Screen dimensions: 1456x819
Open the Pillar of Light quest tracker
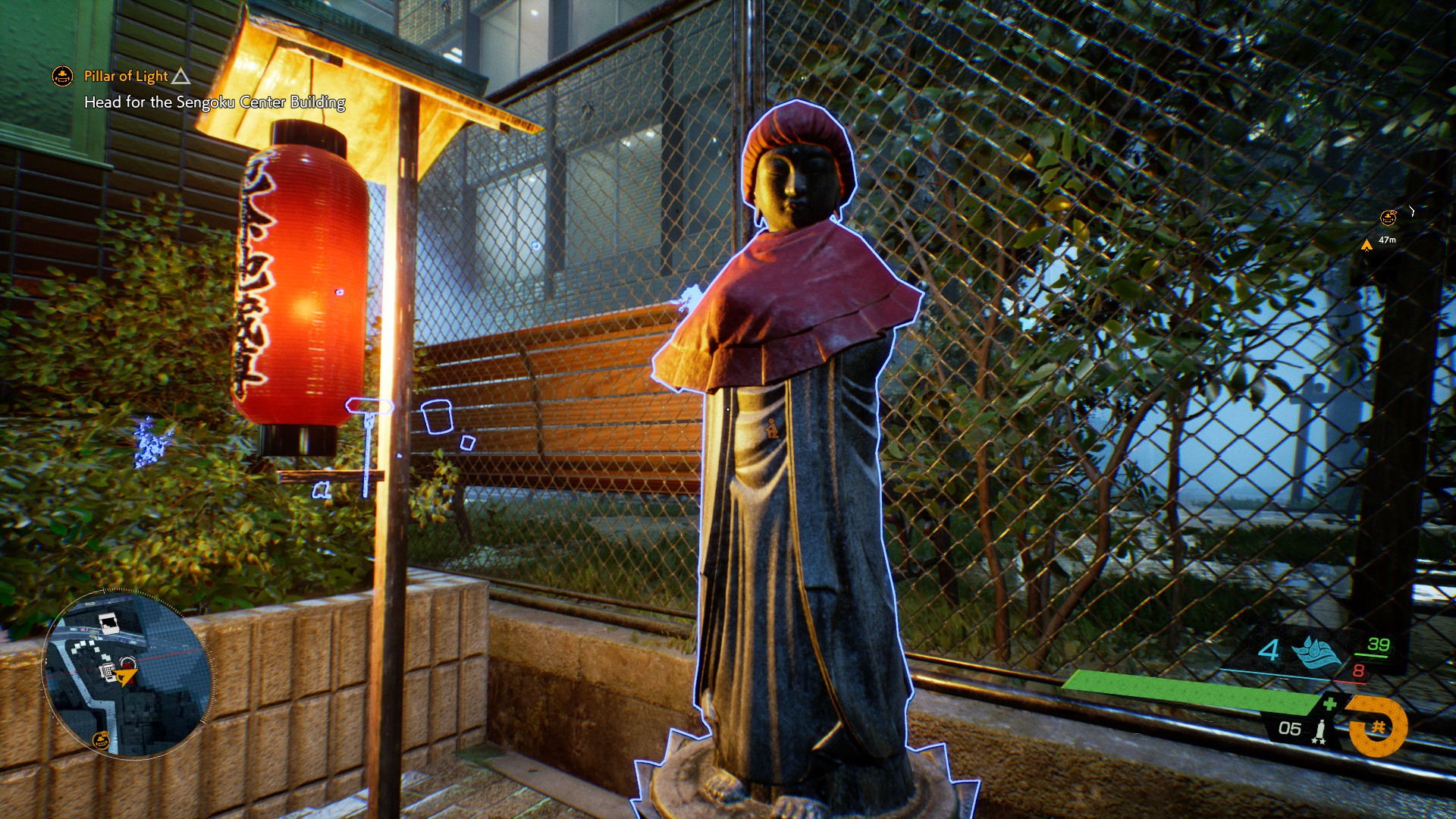[126, 76]
